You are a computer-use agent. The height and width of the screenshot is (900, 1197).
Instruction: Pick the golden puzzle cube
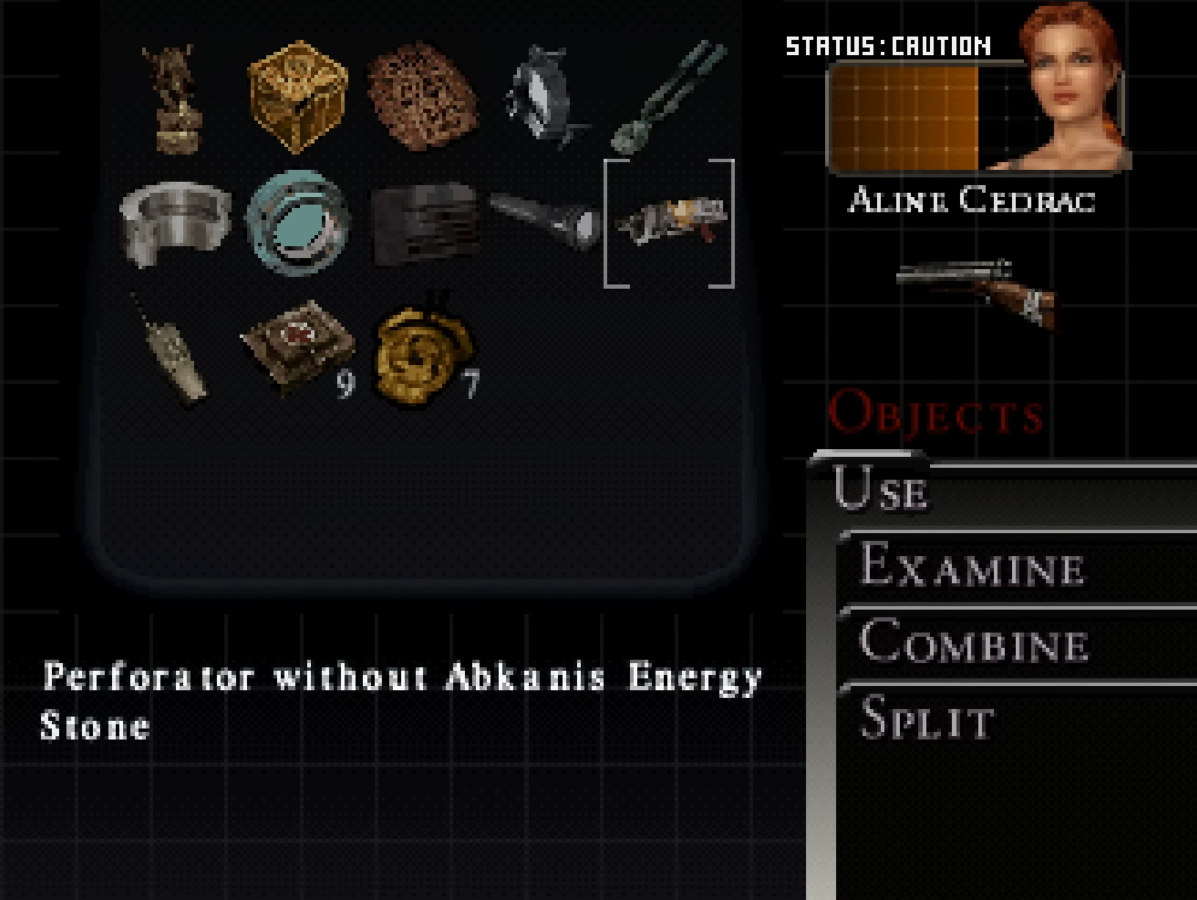click(297, 96)
